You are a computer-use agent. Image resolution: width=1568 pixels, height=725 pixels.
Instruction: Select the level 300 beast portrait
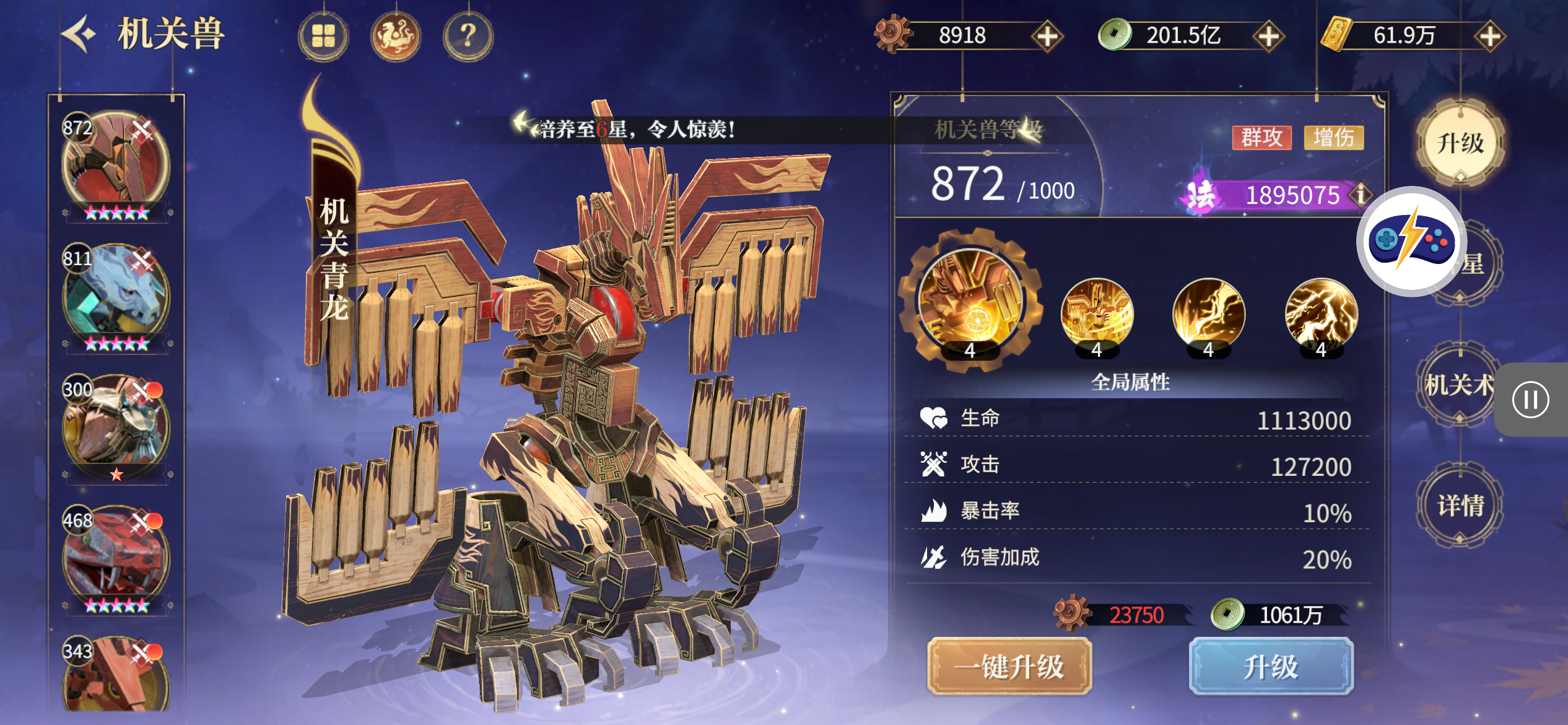116,426
